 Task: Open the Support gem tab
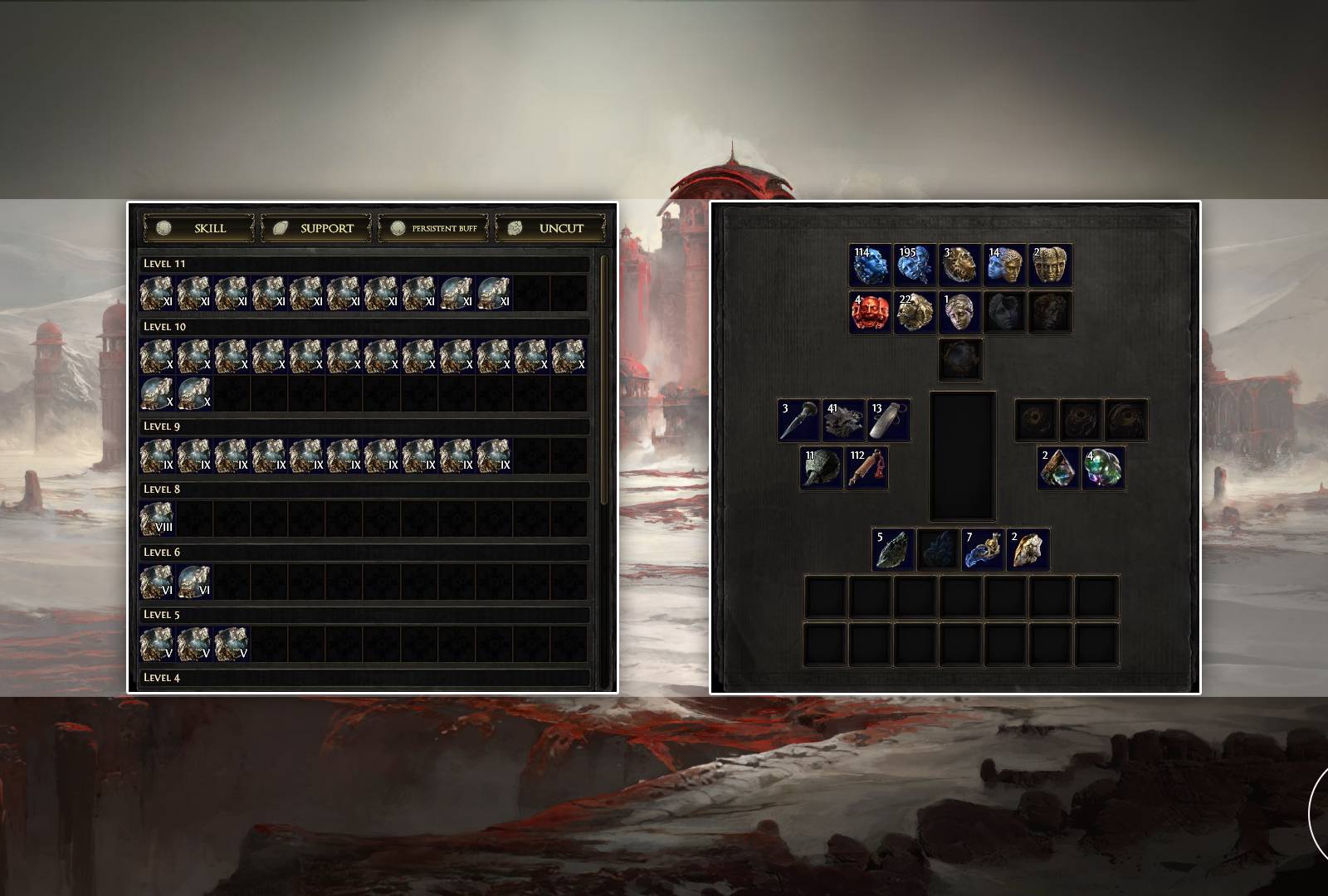pos(315,228)
